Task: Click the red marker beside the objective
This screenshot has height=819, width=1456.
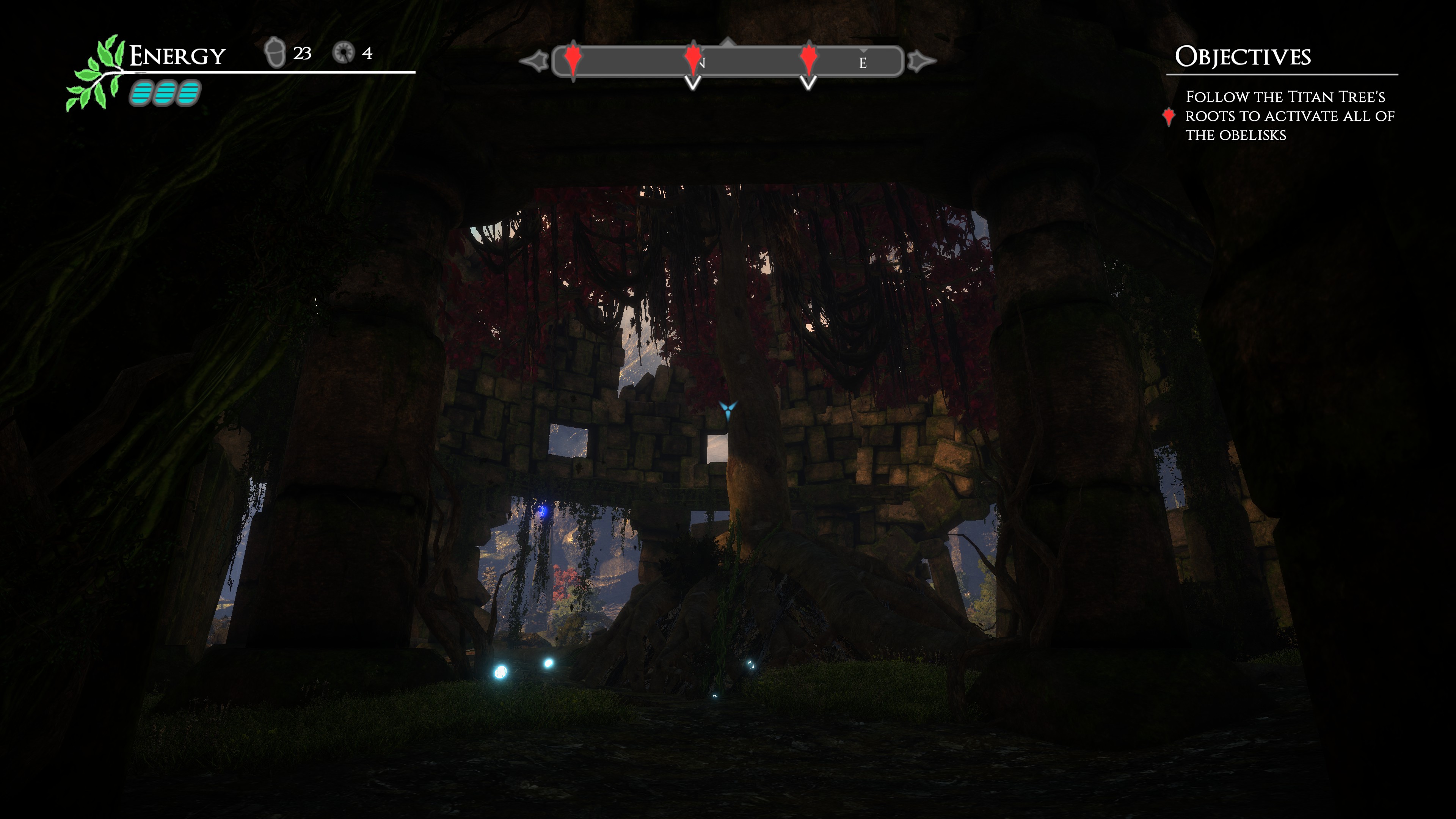Action: (1169, 116)
